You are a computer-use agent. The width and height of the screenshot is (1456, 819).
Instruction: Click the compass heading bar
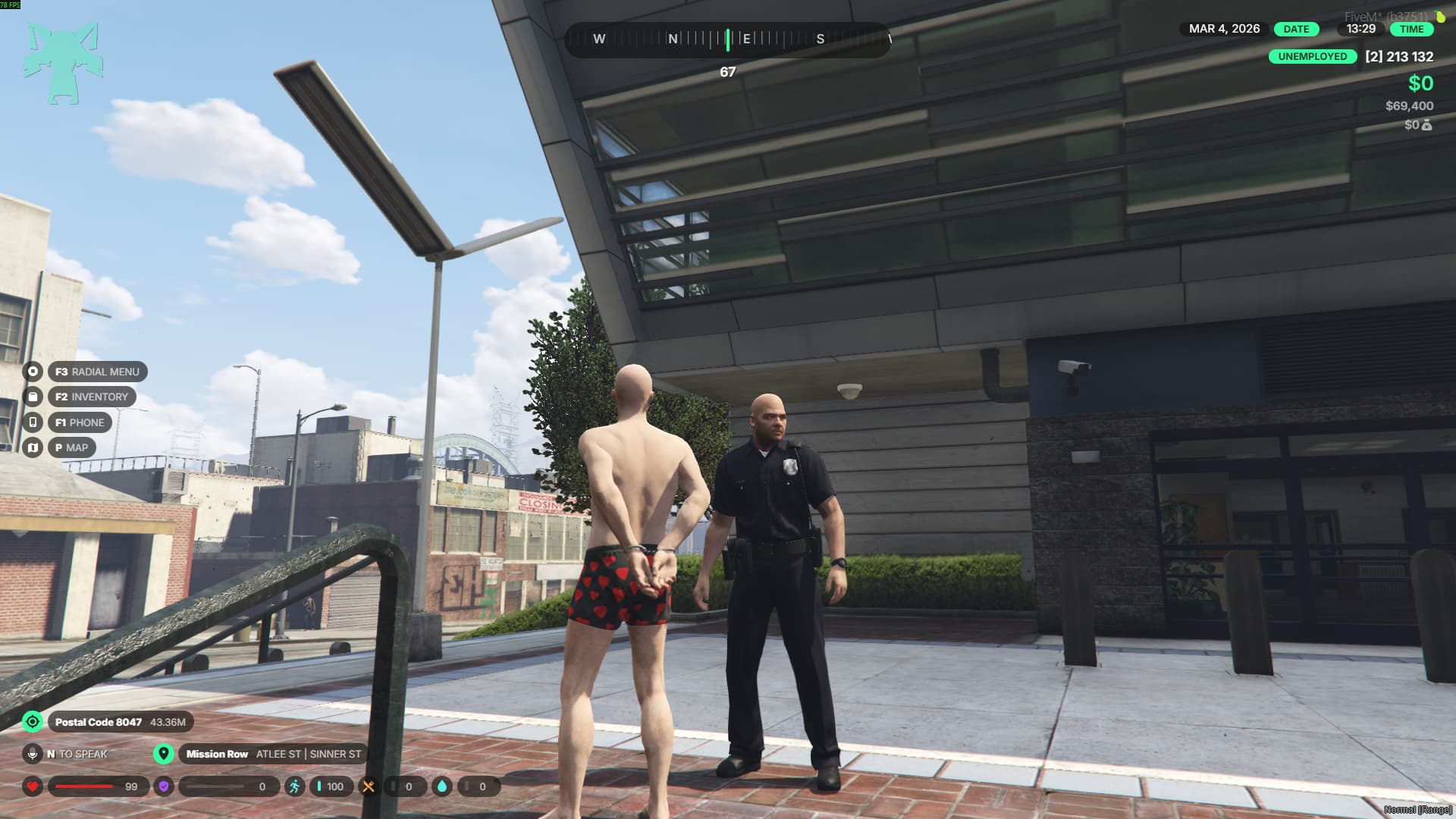(727, 39)
